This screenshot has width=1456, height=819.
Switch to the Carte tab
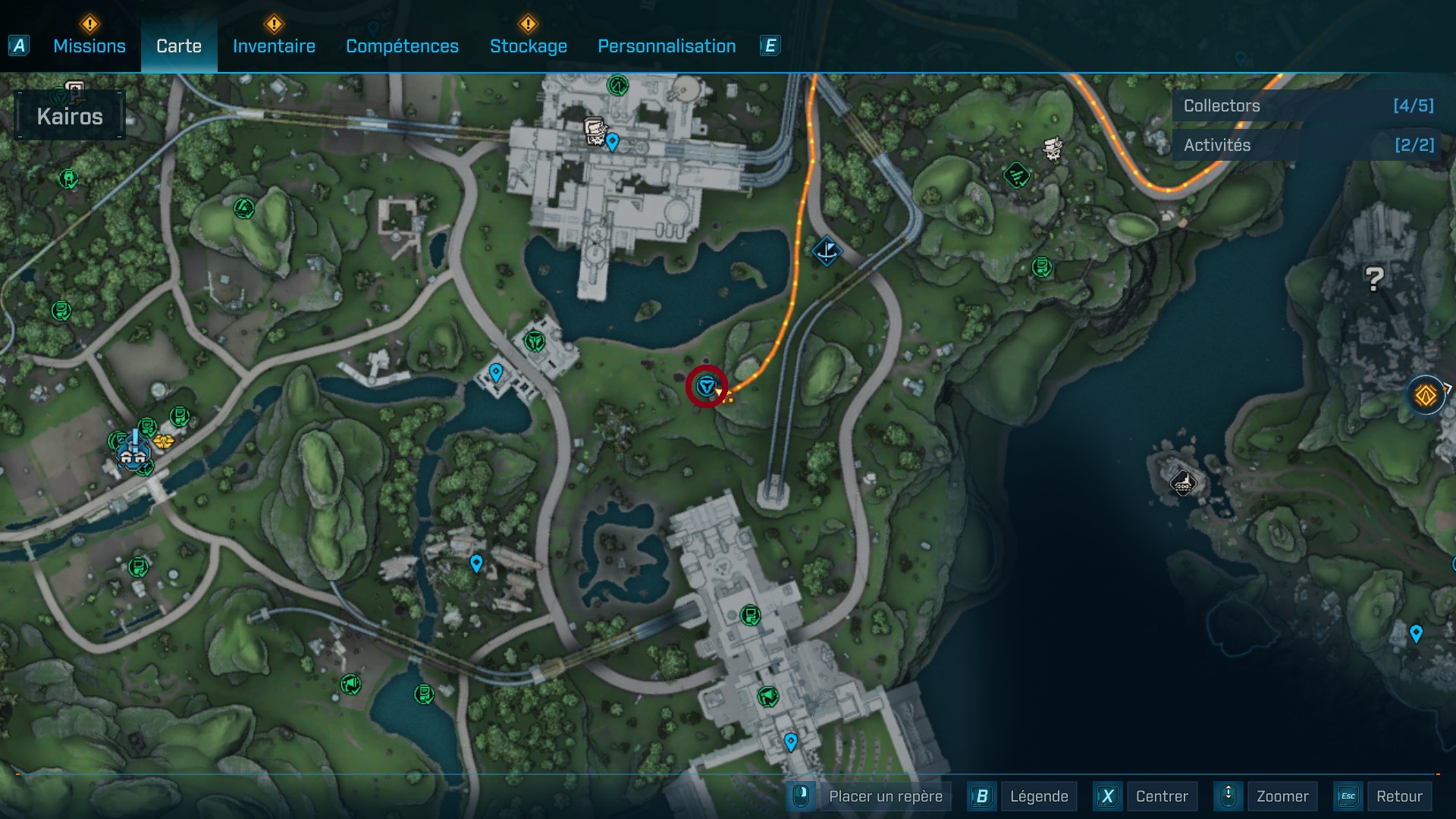pyautogui.click(x=179, y=46)
